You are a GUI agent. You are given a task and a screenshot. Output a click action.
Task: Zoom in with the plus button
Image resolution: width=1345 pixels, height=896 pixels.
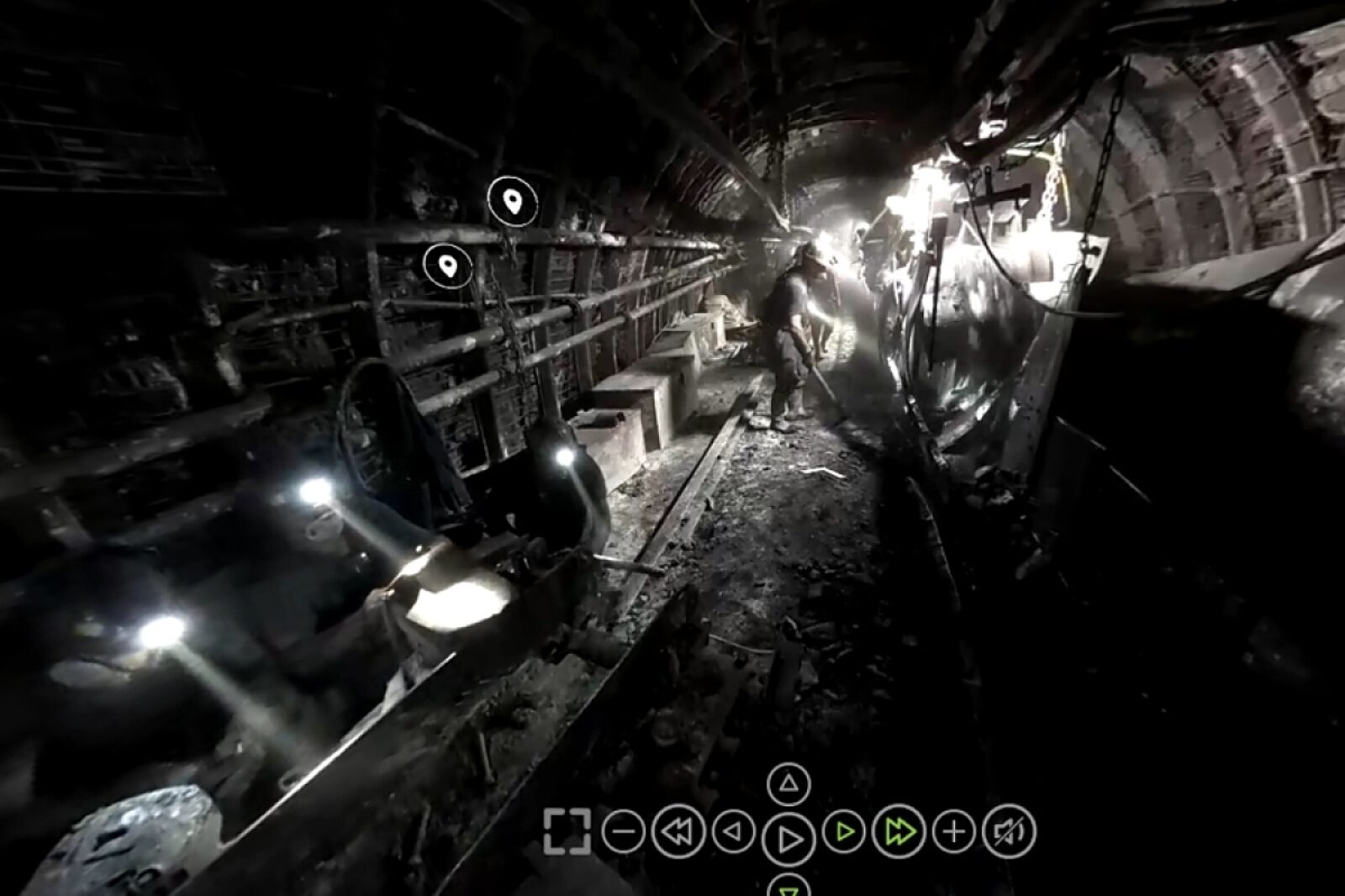tap(954, 832)
